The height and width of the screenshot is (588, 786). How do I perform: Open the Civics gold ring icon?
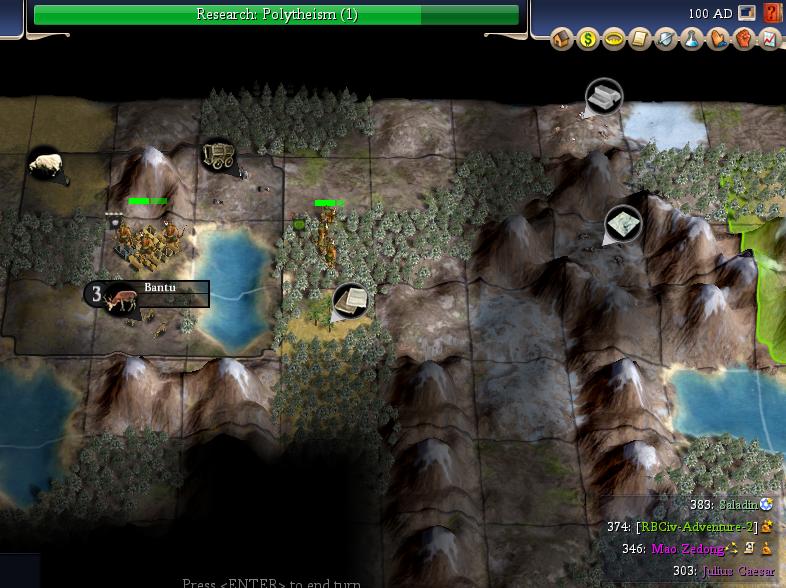point(611,40)
